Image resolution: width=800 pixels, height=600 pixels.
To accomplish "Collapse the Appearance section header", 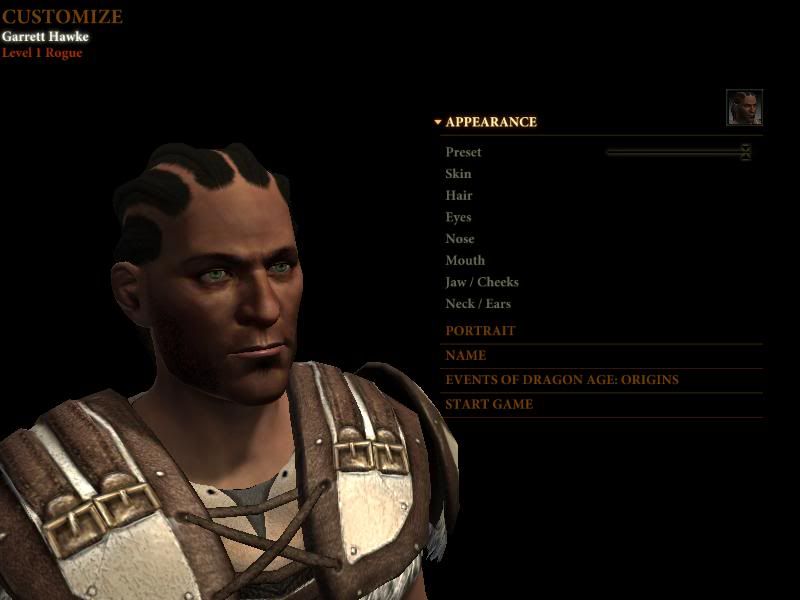I will coord(490,122).
